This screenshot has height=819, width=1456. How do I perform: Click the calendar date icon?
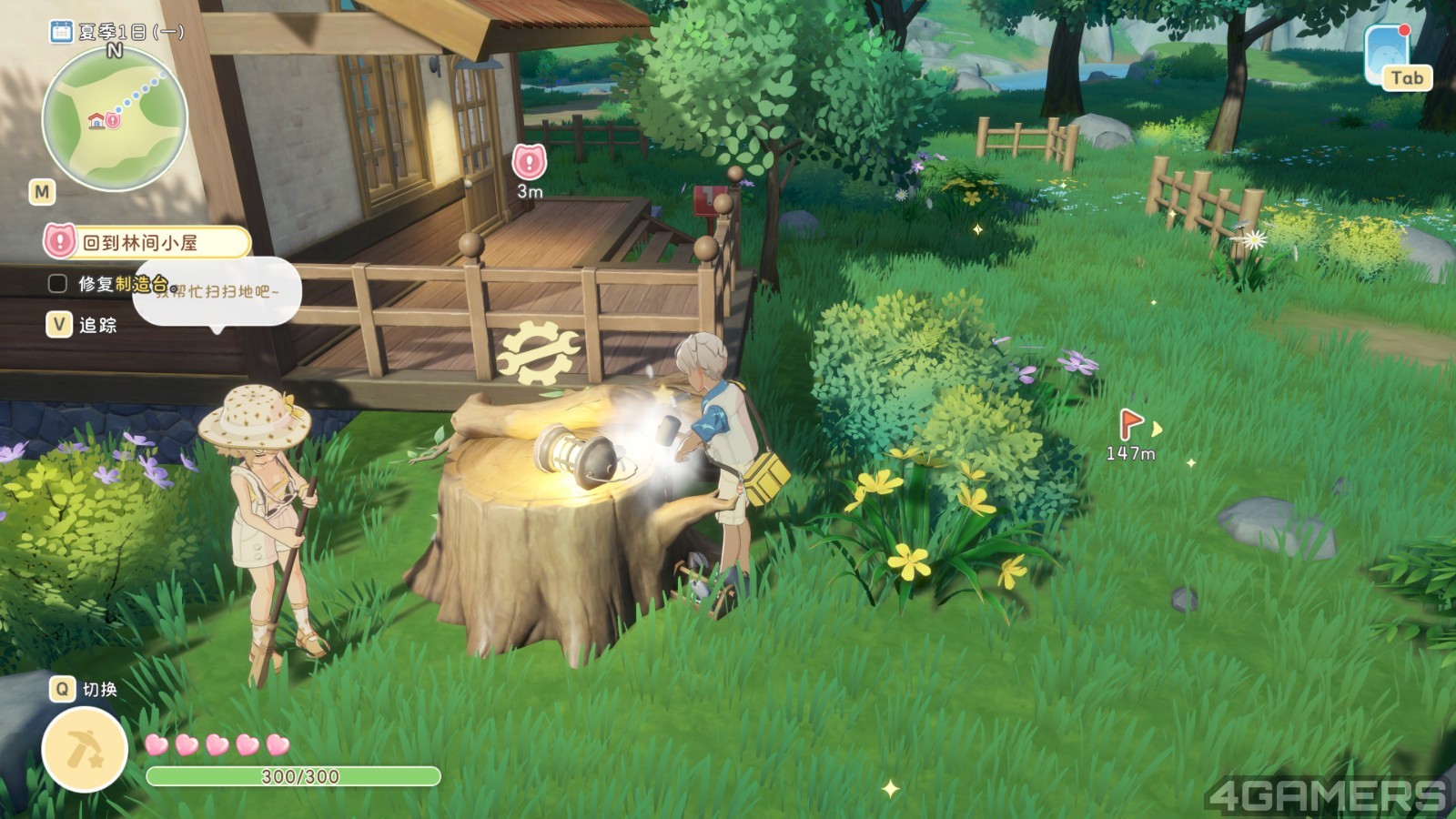point(61,32)
